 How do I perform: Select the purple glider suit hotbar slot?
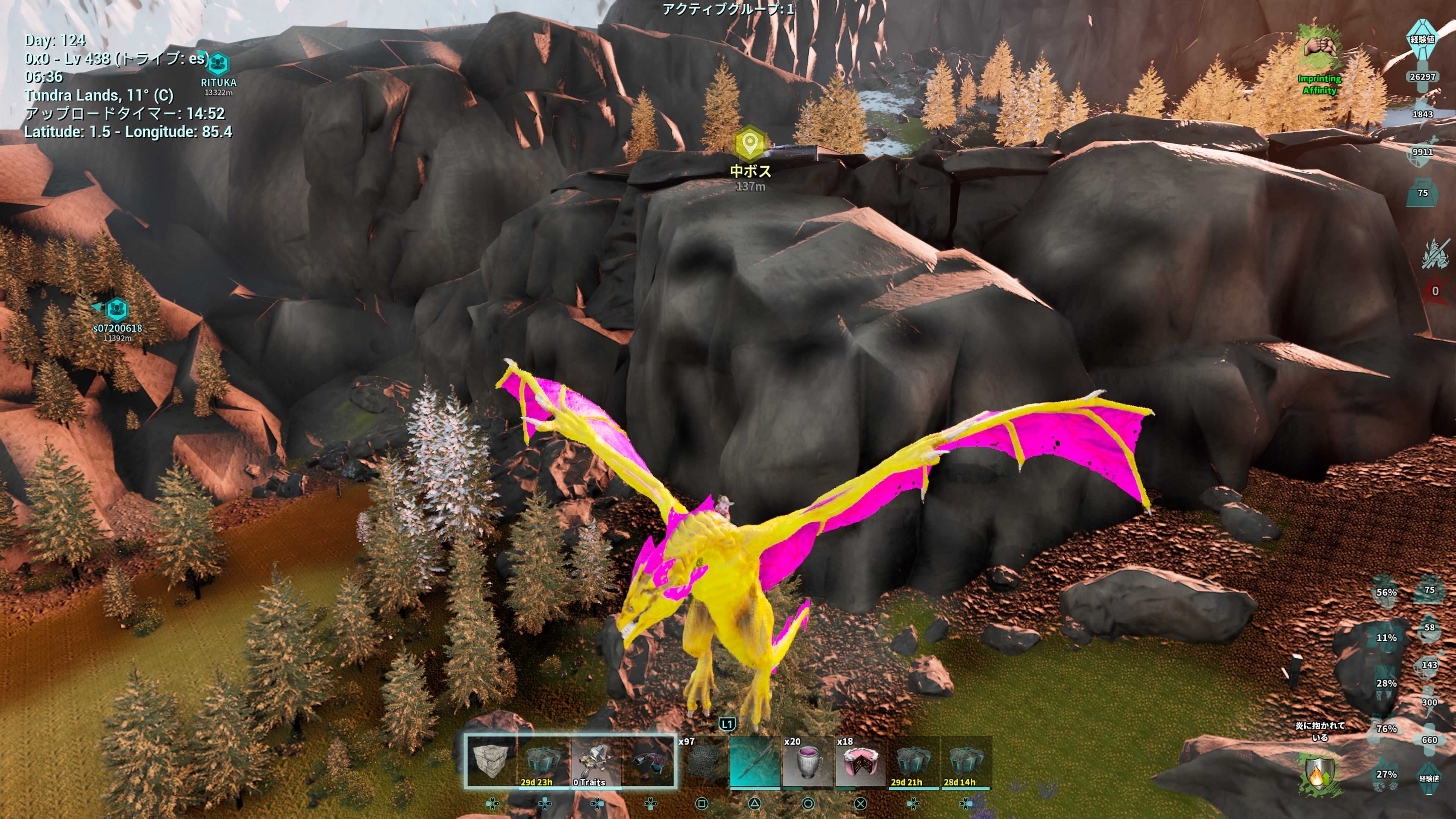pos(649,760)
